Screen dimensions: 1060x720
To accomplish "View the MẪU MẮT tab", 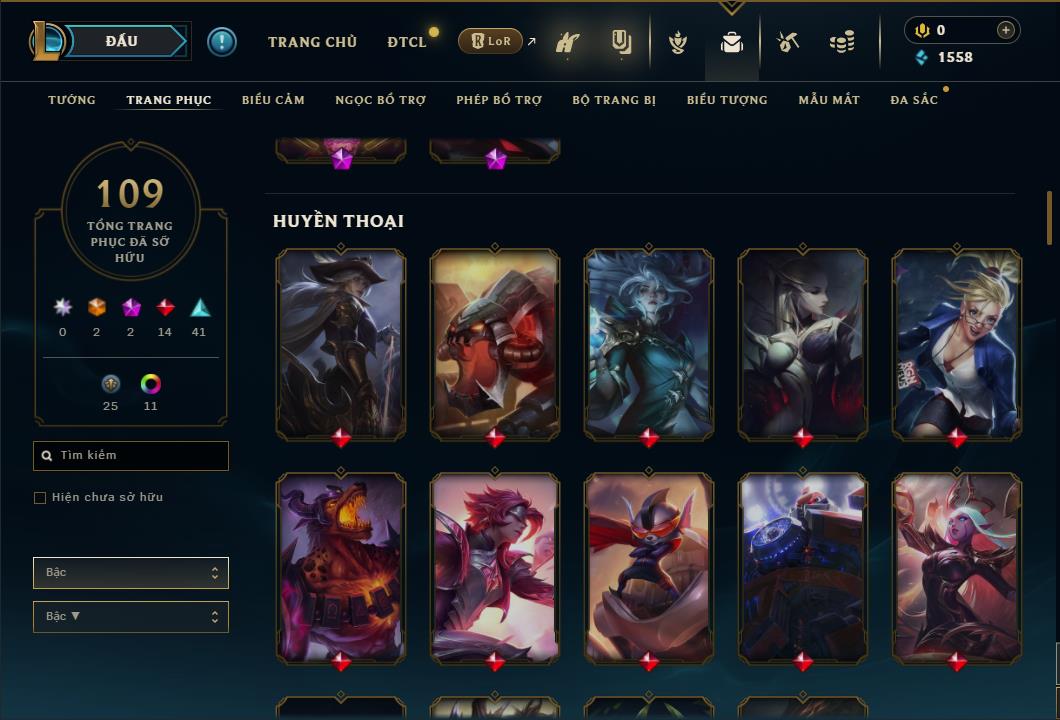I will 829,100.
